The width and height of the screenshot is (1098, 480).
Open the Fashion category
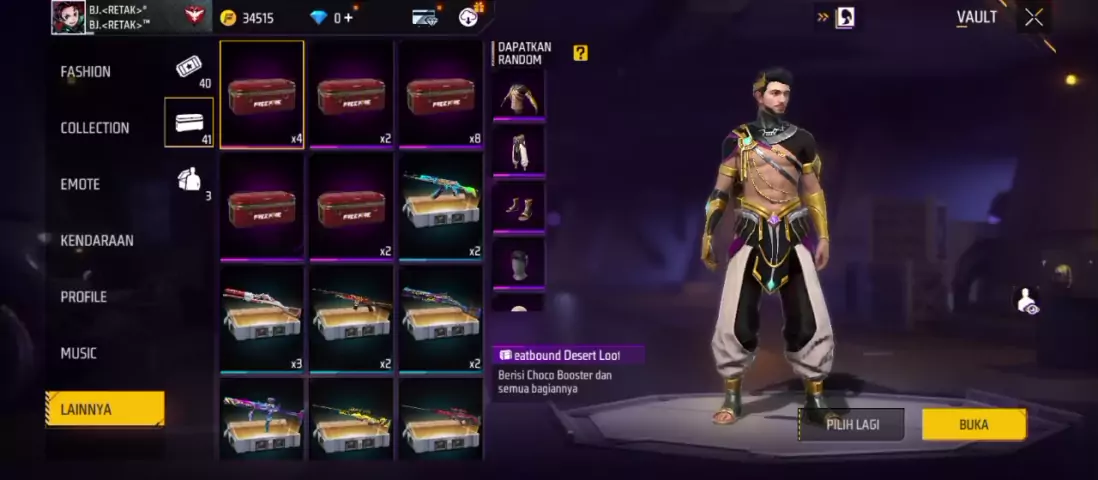click(x=86, y=72)
